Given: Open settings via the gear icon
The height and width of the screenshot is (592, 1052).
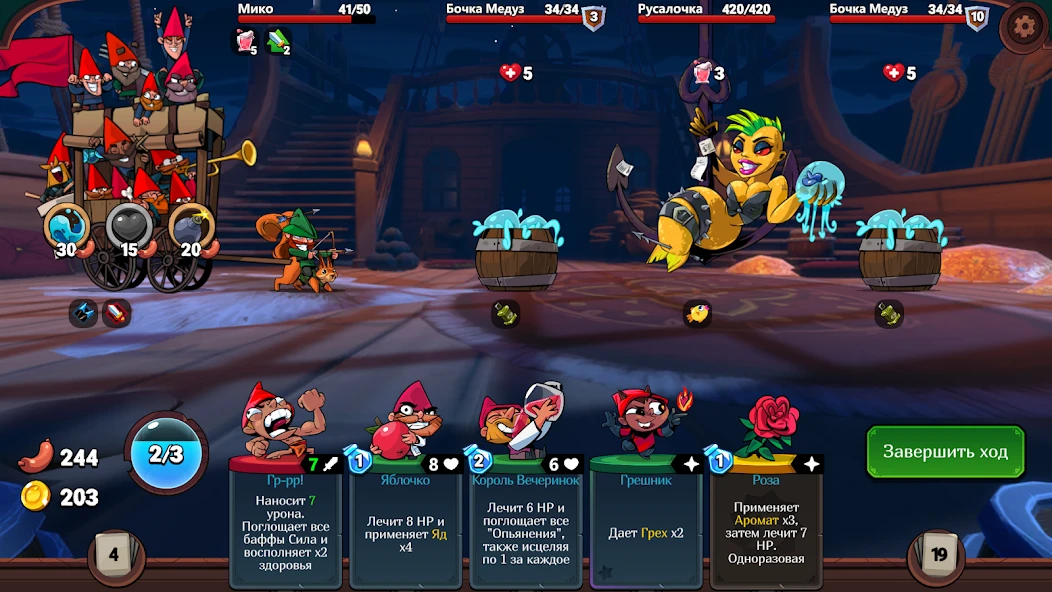Looking at the screenshot, I should click(x=1025, y=27).
